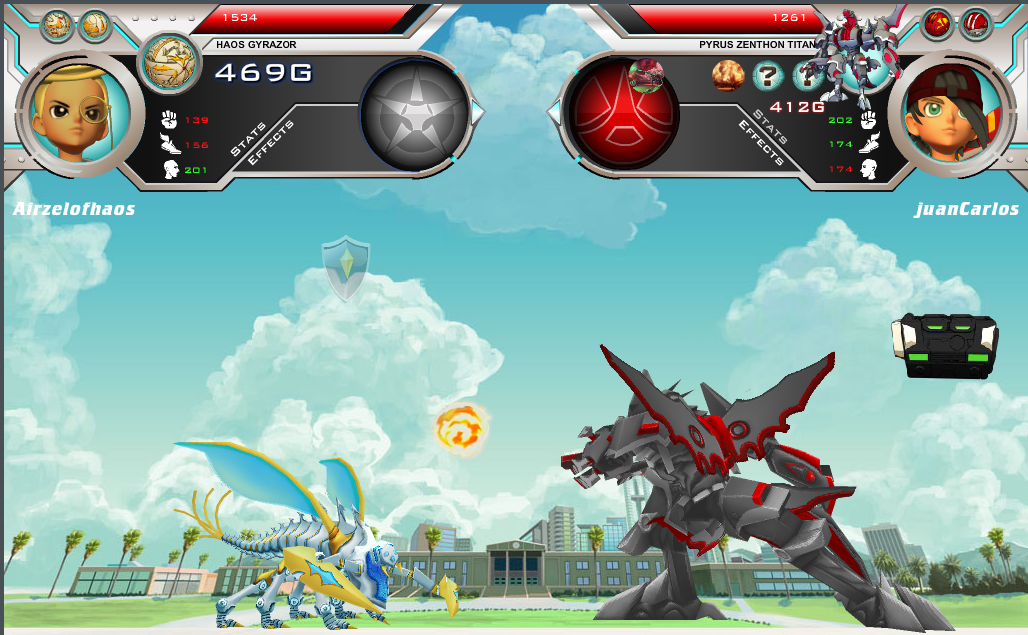Viewport: 1028px width, 635px height.
Task: Open Stats on Haos Gyrazor's panel
Action: [x=249, y=139]
